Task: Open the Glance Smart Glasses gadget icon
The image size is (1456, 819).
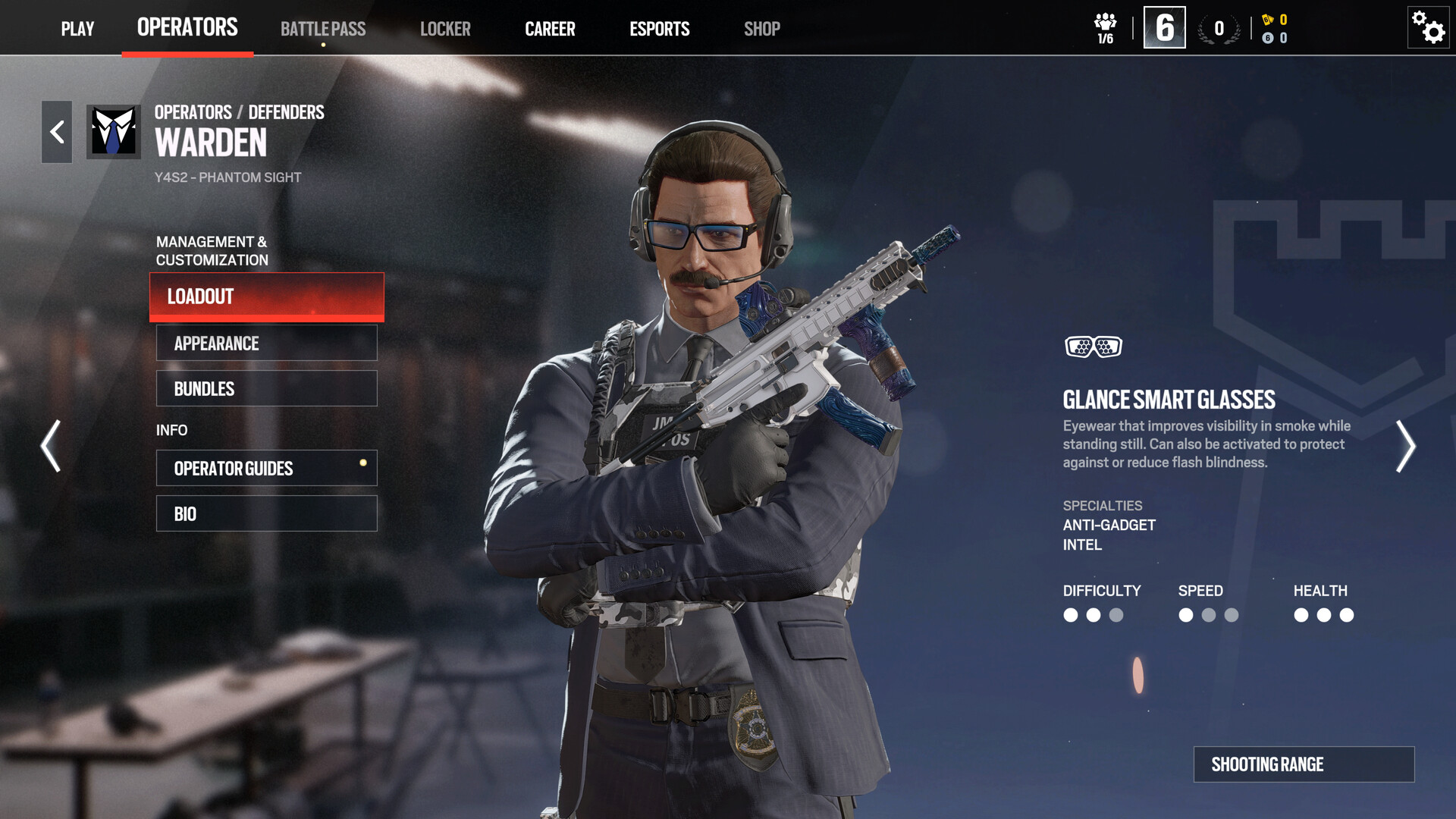Action: point(1095,347)
